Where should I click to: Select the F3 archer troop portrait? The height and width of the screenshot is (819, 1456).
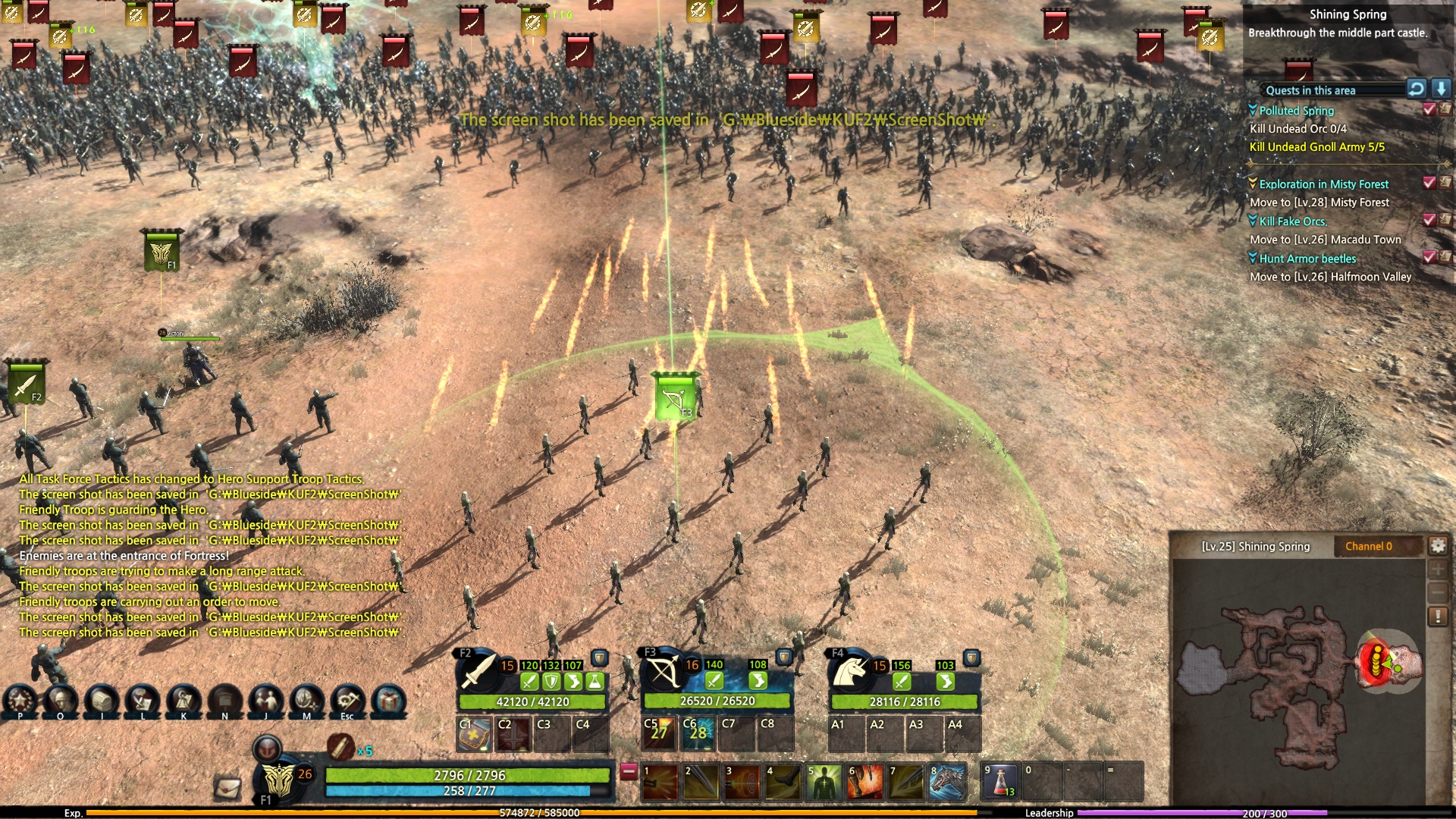pos(662,671)
